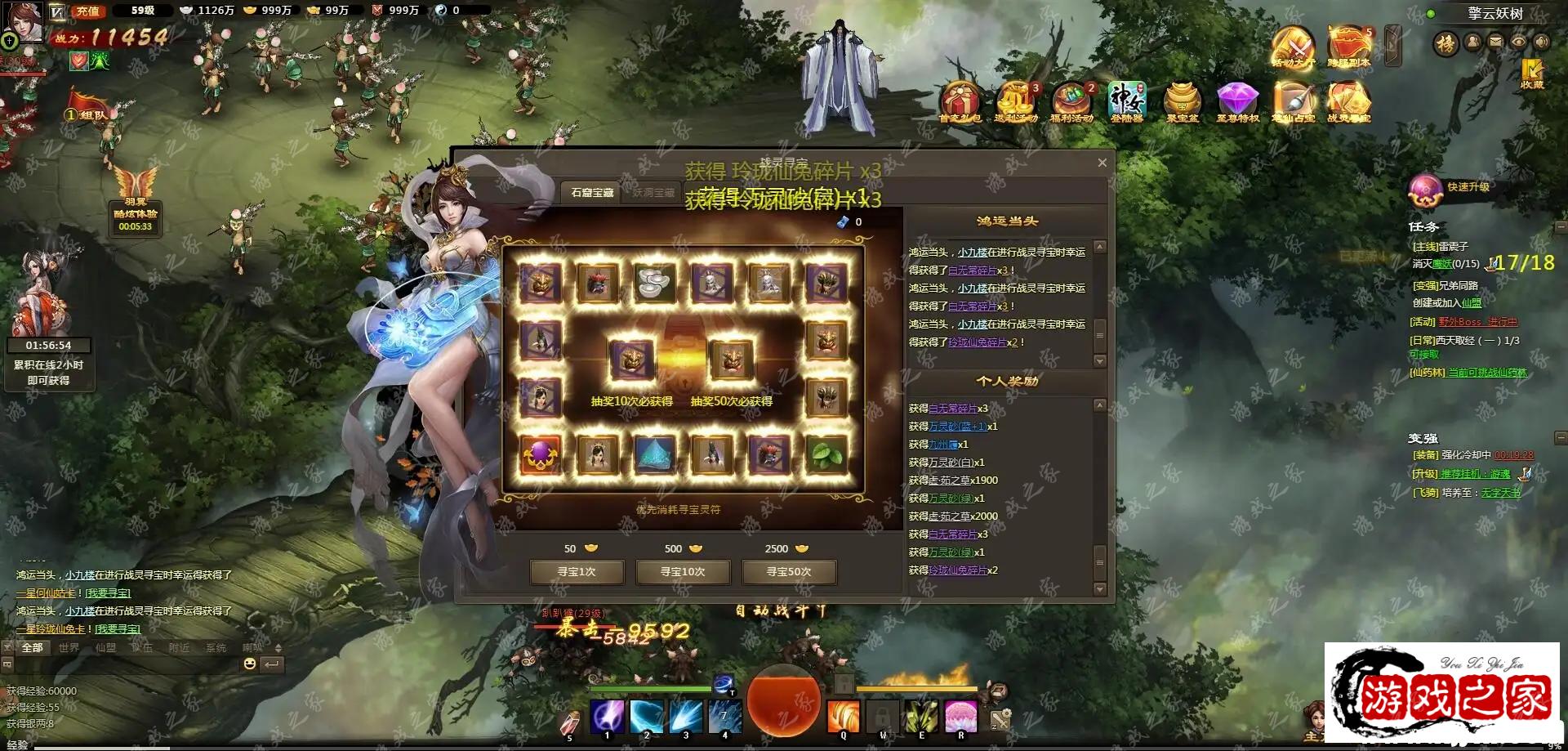Image resolution: width=1568 pixels, height=751 pixels.
Task: Click the 快速升级 quick level-up icon
Action: (1426, 190)
